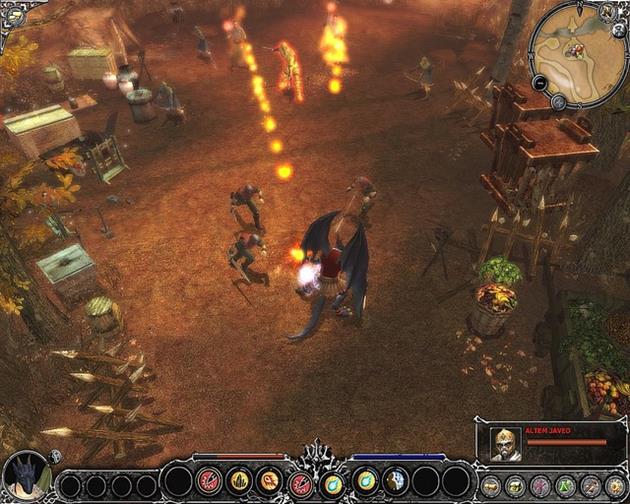Click the minimap's minus zoom-out button
630x504 pixels.
coord(539,84)
